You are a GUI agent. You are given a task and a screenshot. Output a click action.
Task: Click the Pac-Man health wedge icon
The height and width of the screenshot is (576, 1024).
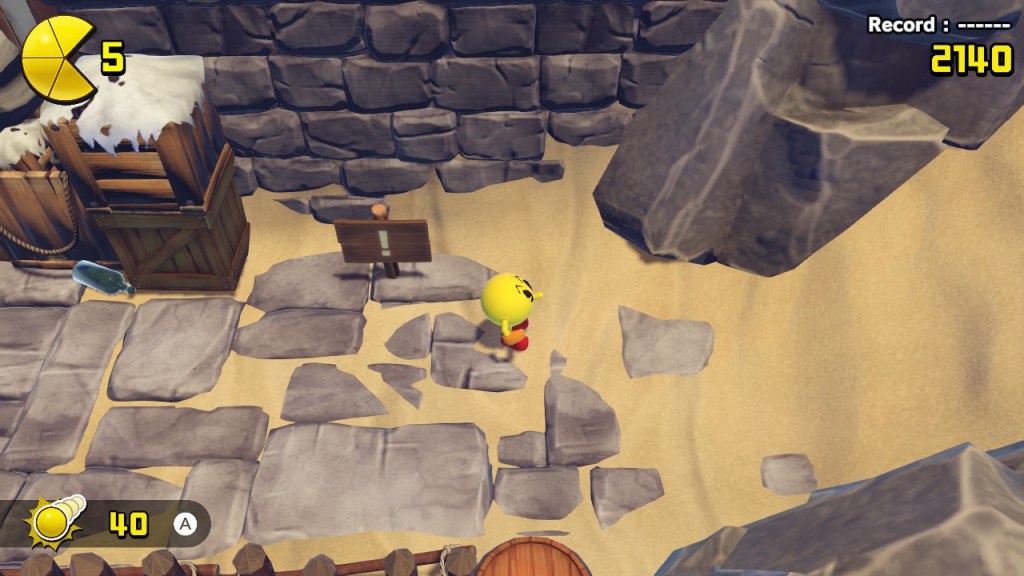[x=56, y=57]
